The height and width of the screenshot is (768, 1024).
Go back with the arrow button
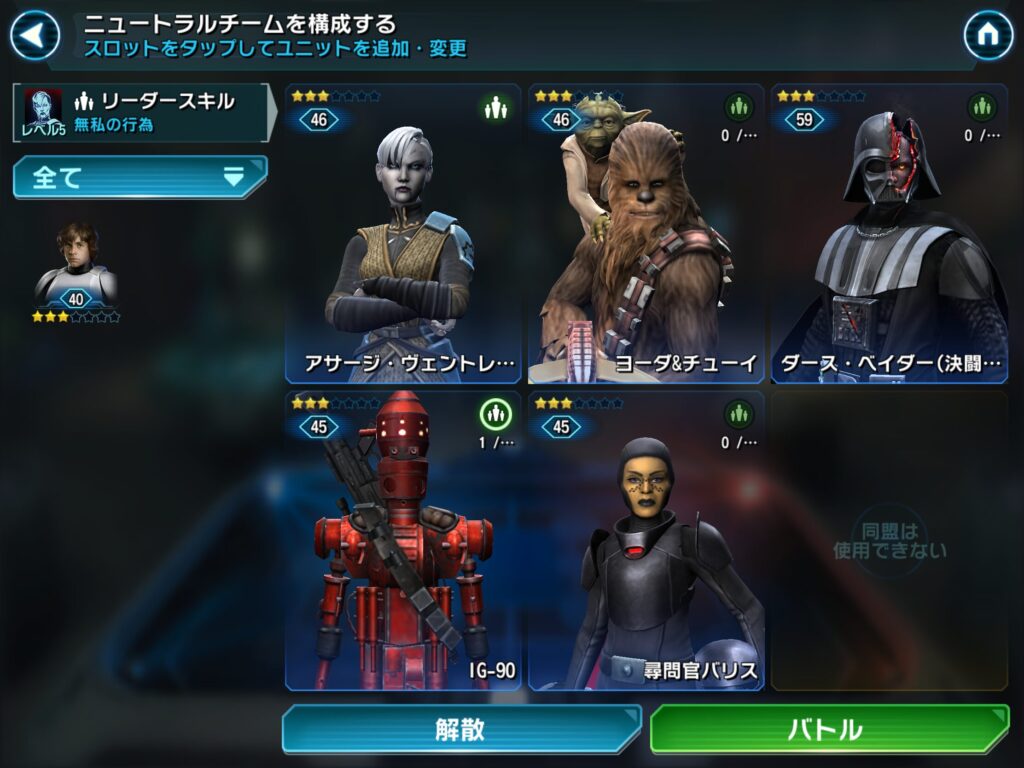pyautogui.click(x=34, y=36)
